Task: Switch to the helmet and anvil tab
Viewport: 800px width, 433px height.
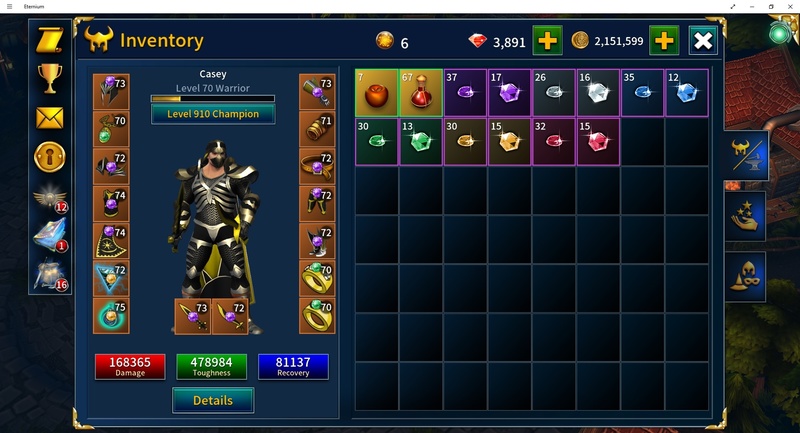Action: 746,155
